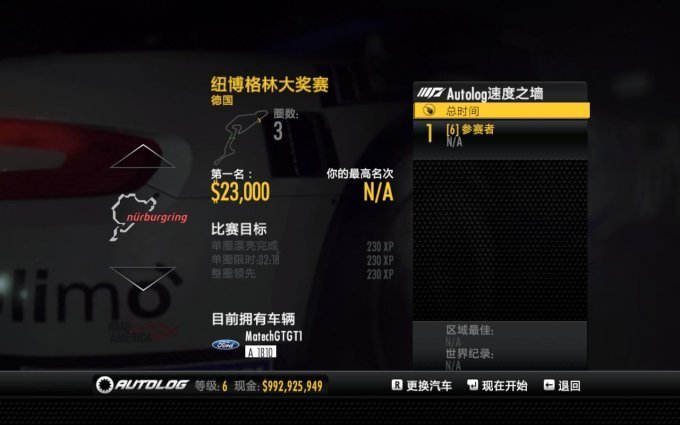This screenshot has width=680, height=425.
Task: Select the up arrow above the track logo
Action: click(x=146, y=156)
